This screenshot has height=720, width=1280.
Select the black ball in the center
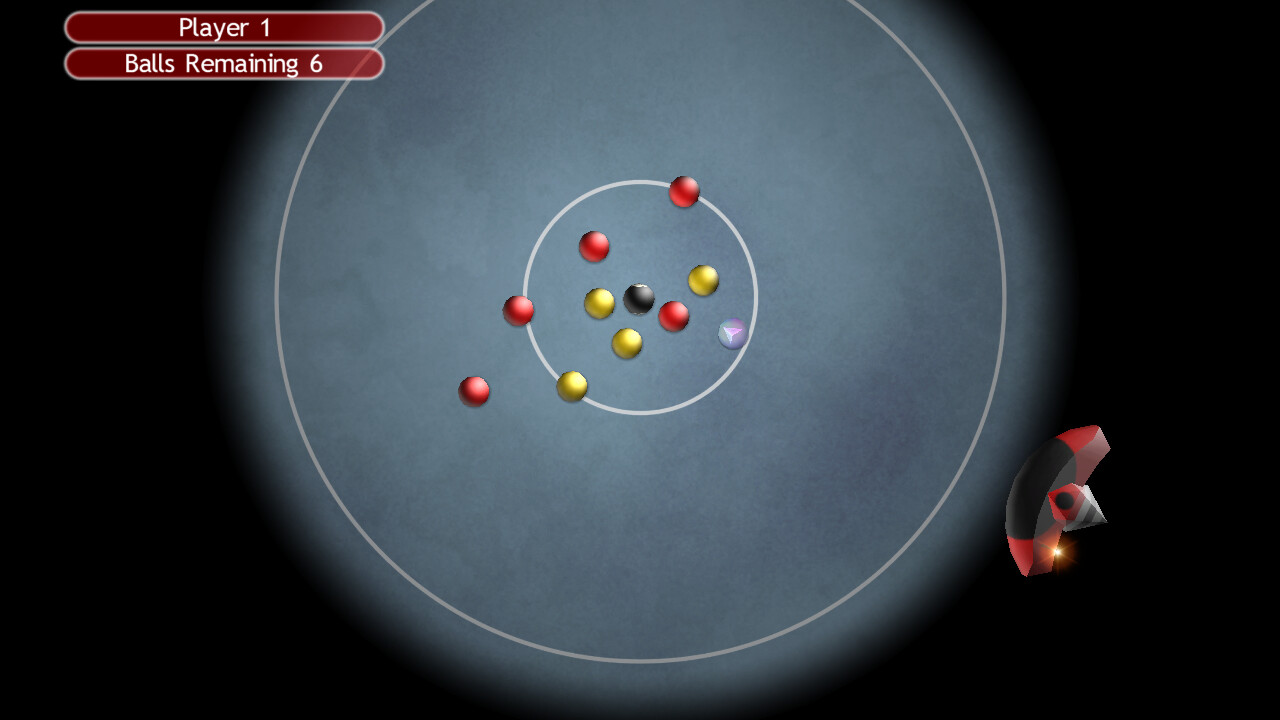click(x=640, y=298)
